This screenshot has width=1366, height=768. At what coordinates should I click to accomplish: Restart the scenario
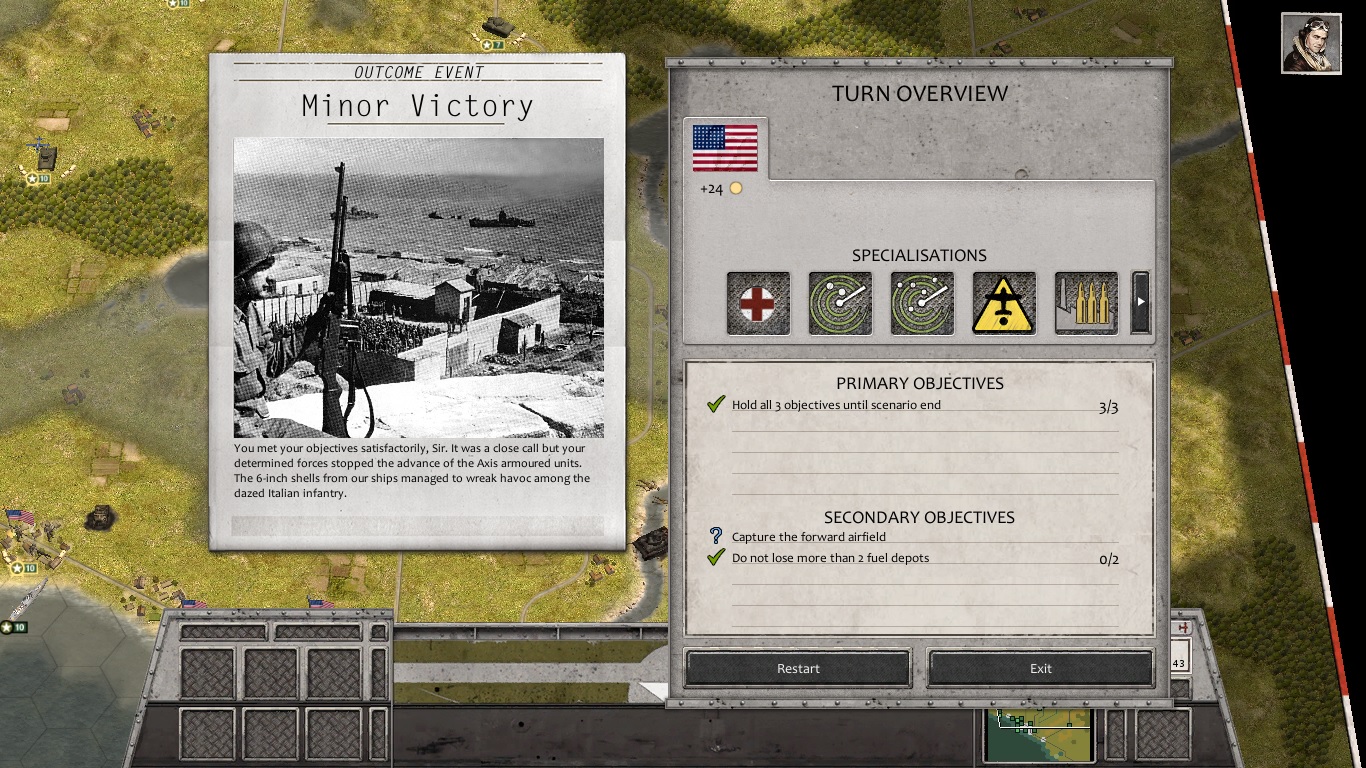(x=798, y=669)
